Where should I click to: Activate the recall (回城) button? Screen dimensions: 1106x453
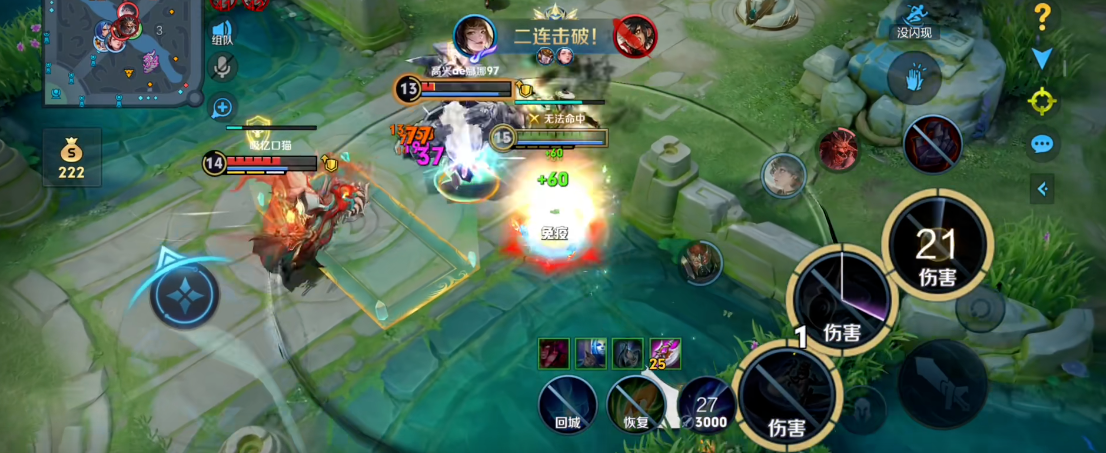coord(568,405)
